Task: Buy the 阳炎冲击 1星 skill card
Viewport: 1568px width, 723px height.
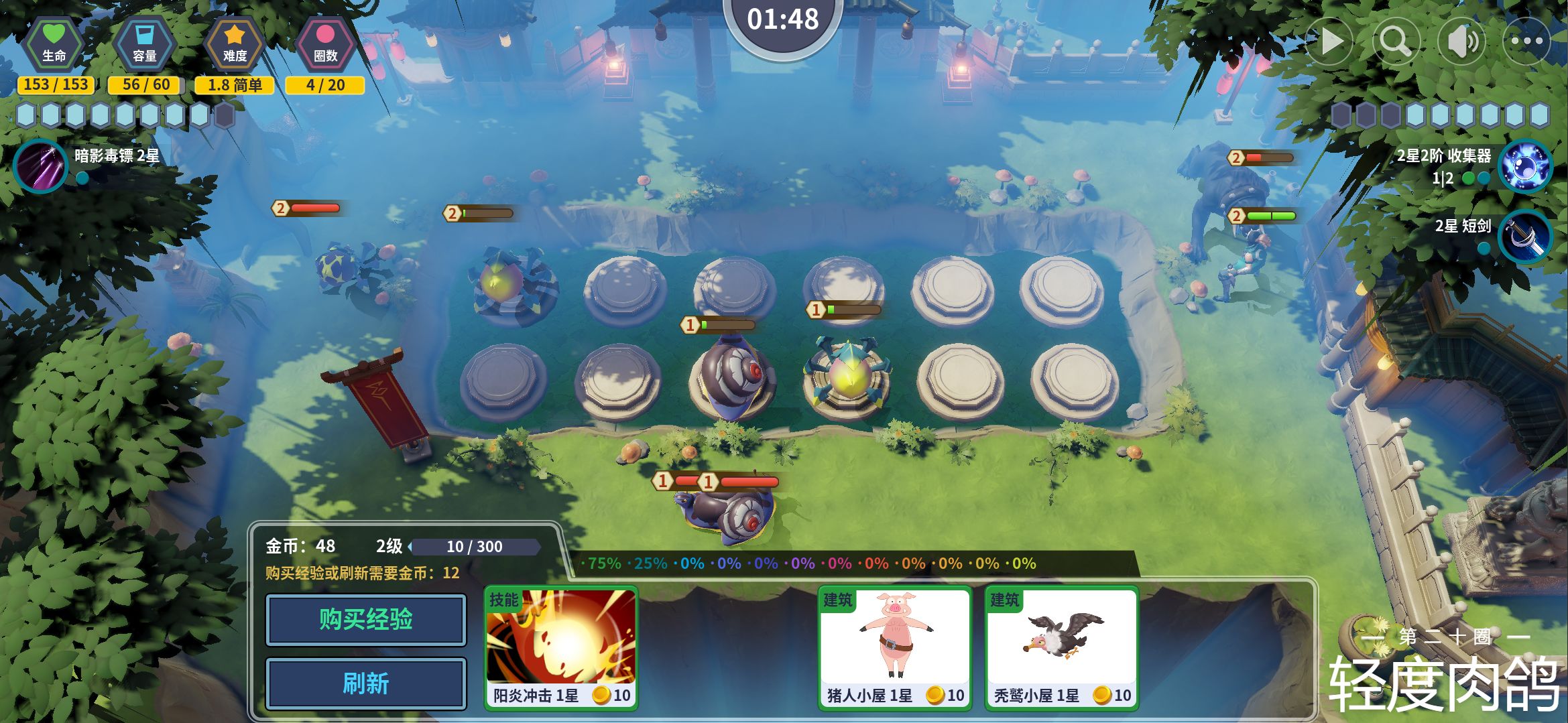Action: pyautogui.click(x=561, y=647)
